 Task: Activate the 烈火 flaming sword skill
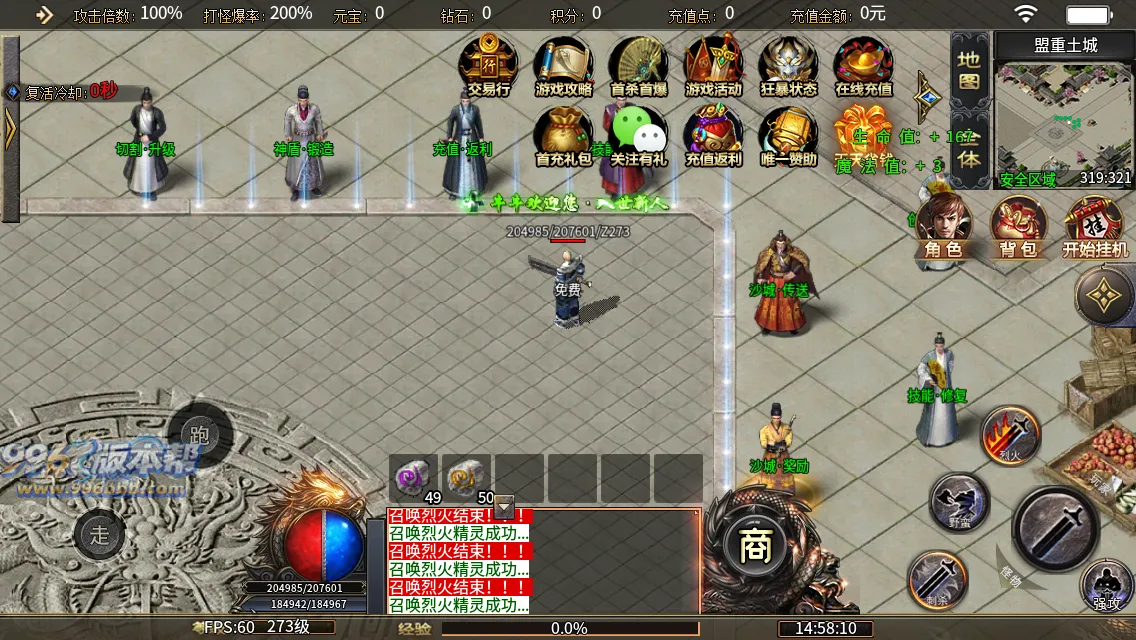point(1010,435)
